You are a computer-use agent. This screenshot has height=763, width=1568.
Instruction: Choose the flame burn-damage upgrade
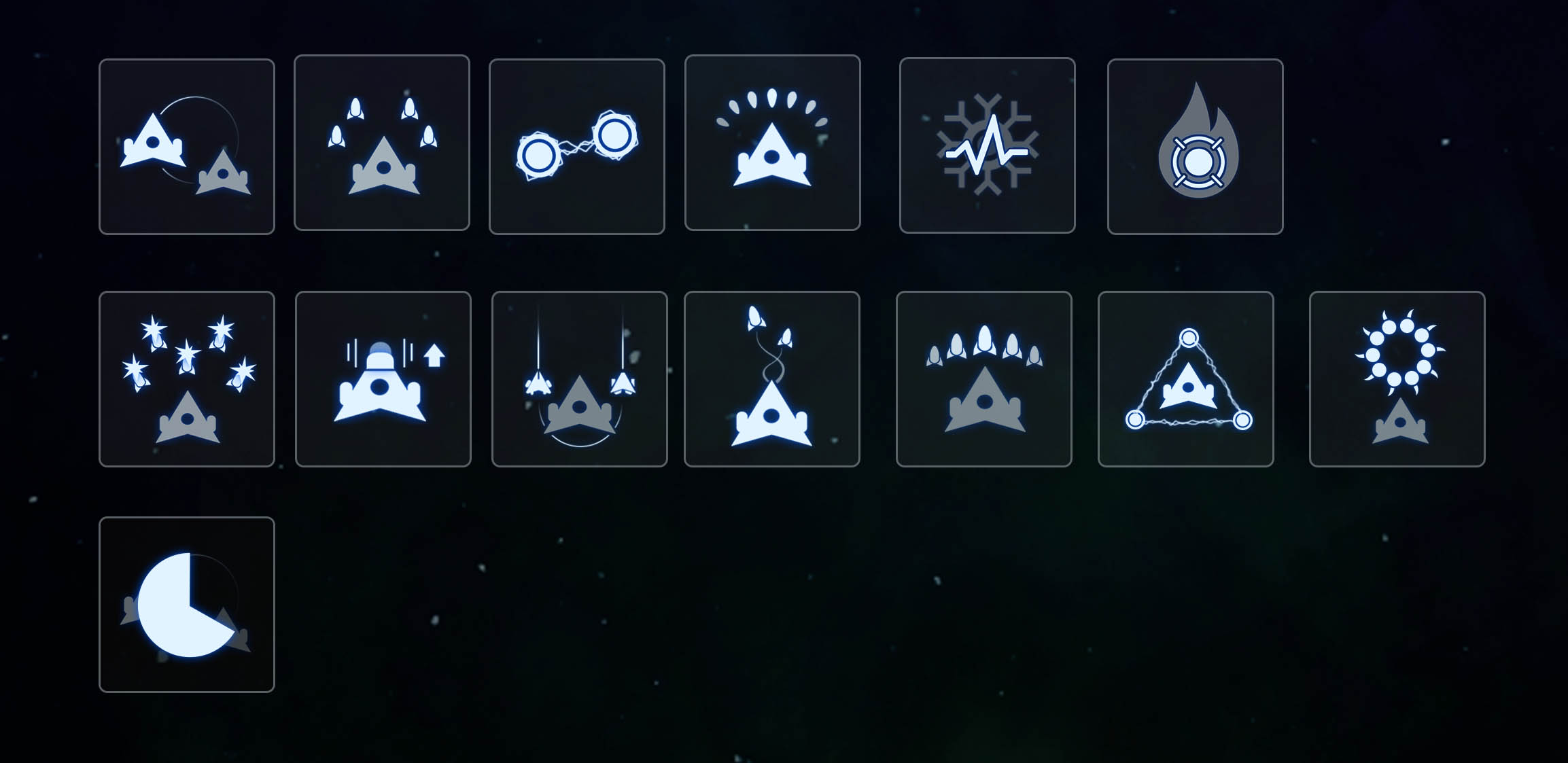(1195, 146)
